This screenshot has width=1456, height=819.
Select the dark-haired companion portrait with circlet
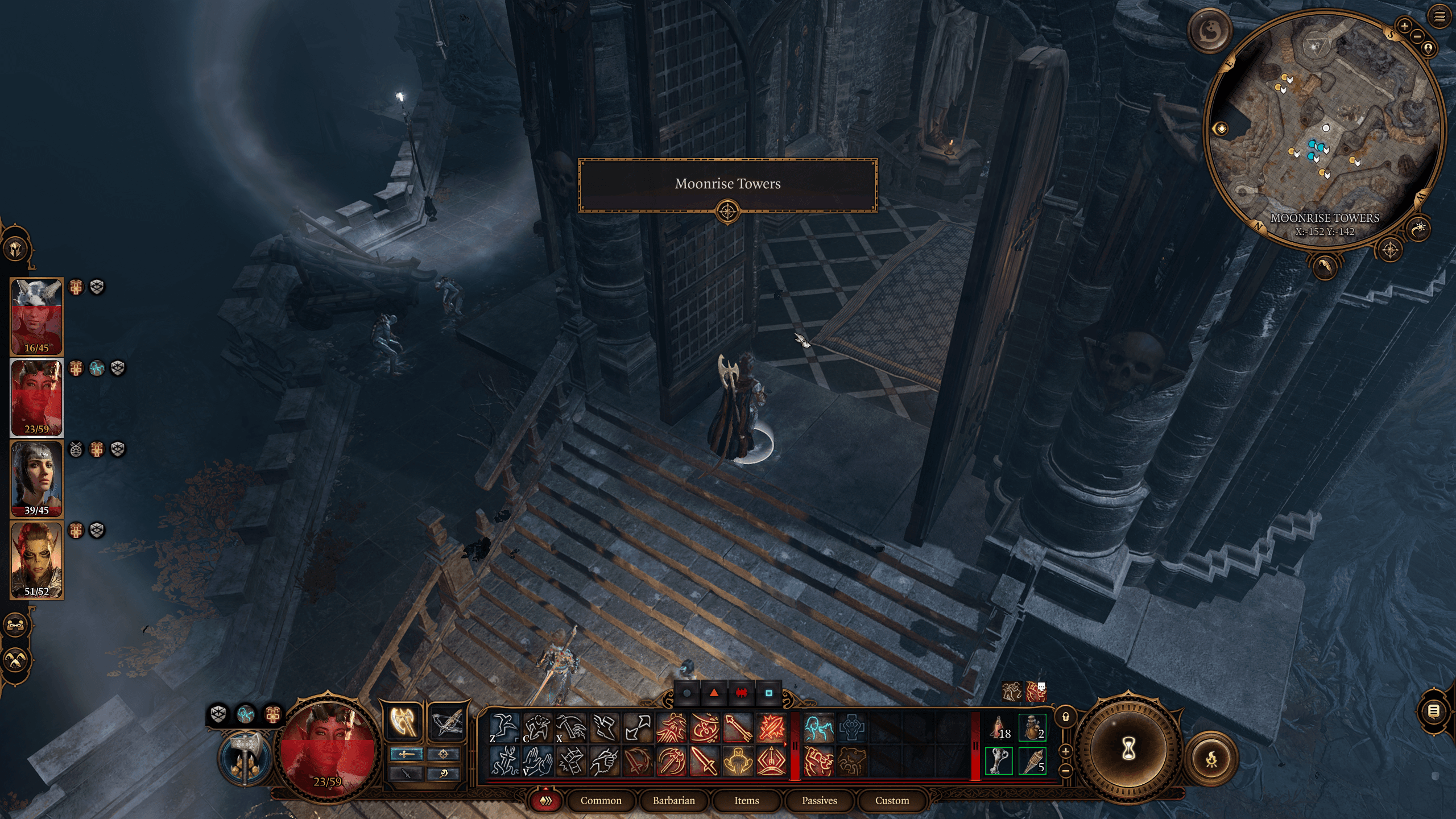click(37, 479)
